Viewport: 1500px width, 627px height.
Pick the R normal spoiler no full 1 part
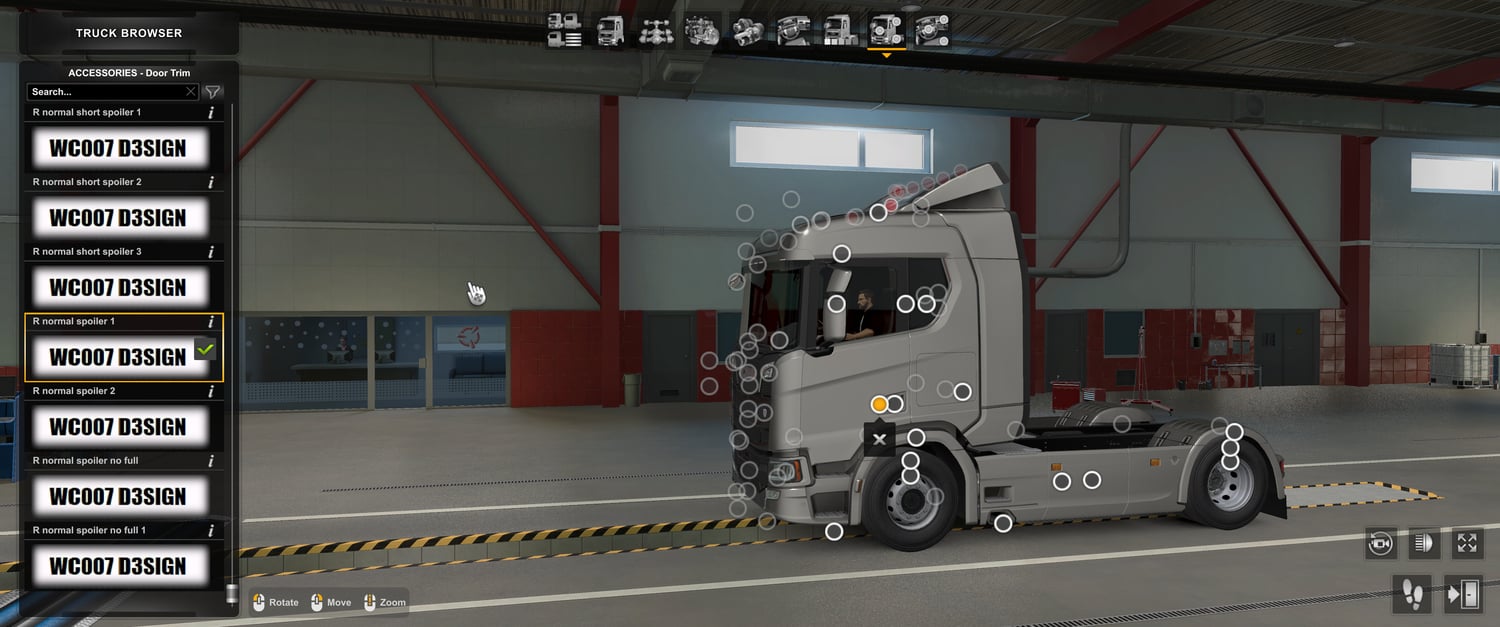coord(118,566)
